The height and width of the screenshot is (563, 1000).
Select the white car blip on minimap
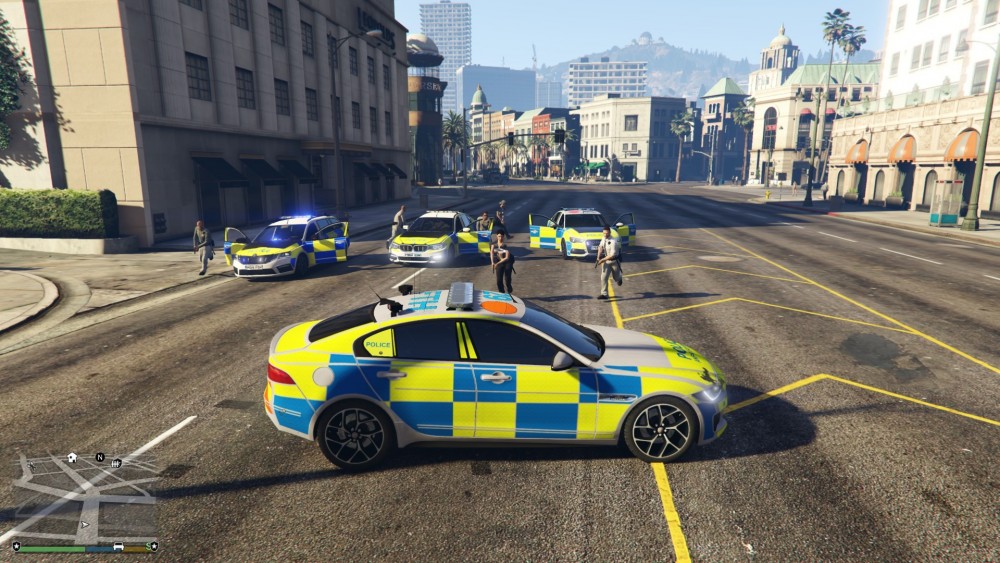118,547
